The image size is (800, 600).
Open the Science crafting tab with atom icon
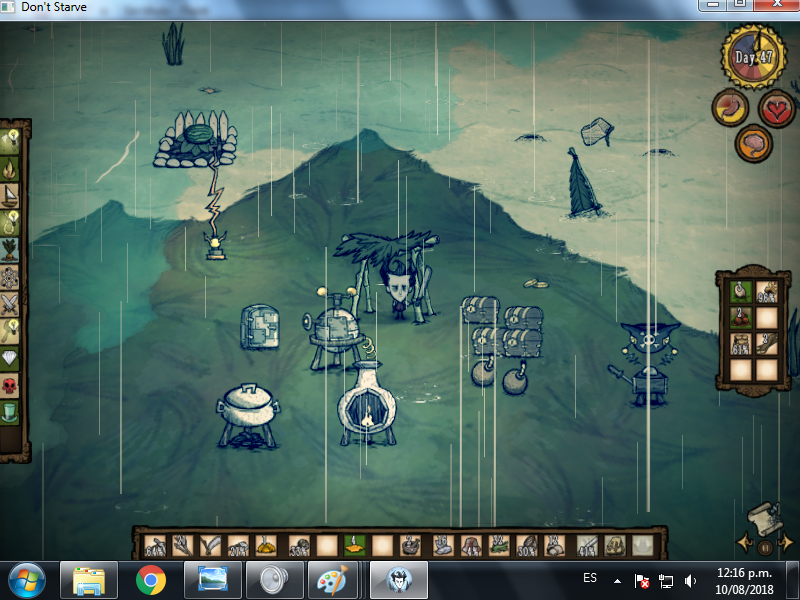click(11, 275)
